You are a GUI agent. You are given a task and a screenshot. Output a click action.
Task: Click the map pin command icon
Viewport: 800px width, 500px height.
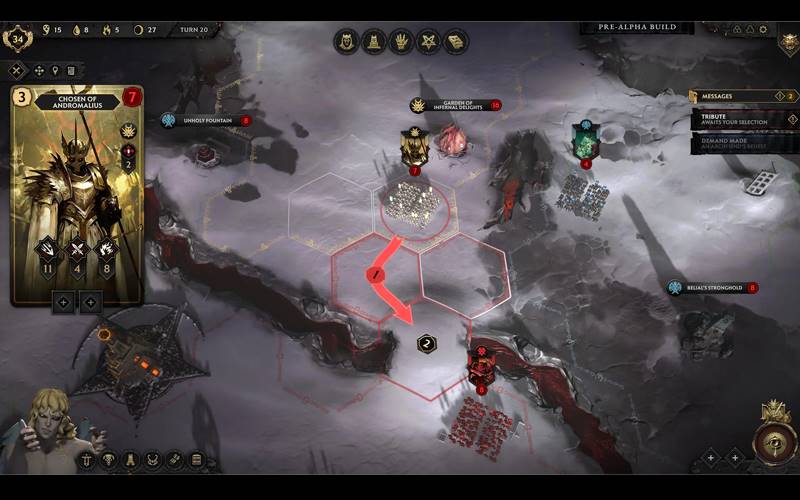click(56, 71)
